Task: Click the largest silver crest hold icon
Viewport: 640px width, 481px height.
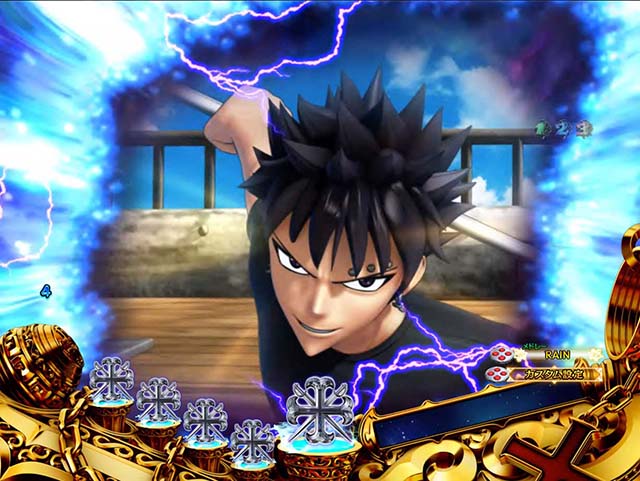Action: coord(319,409)
